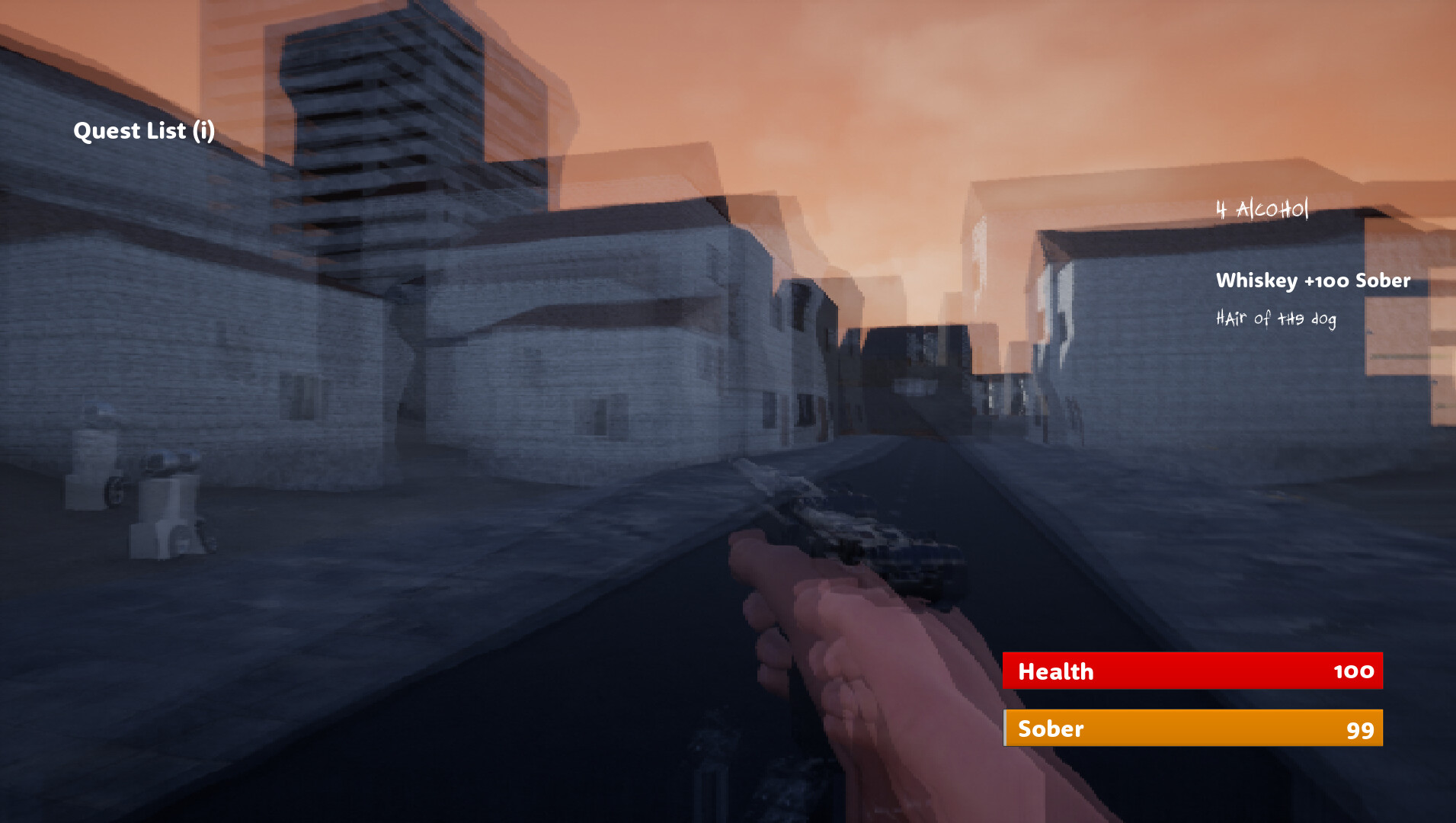The image size is (1456, 823).
Task: Click the red Health bar fill
Action: tap(1192, 671)
